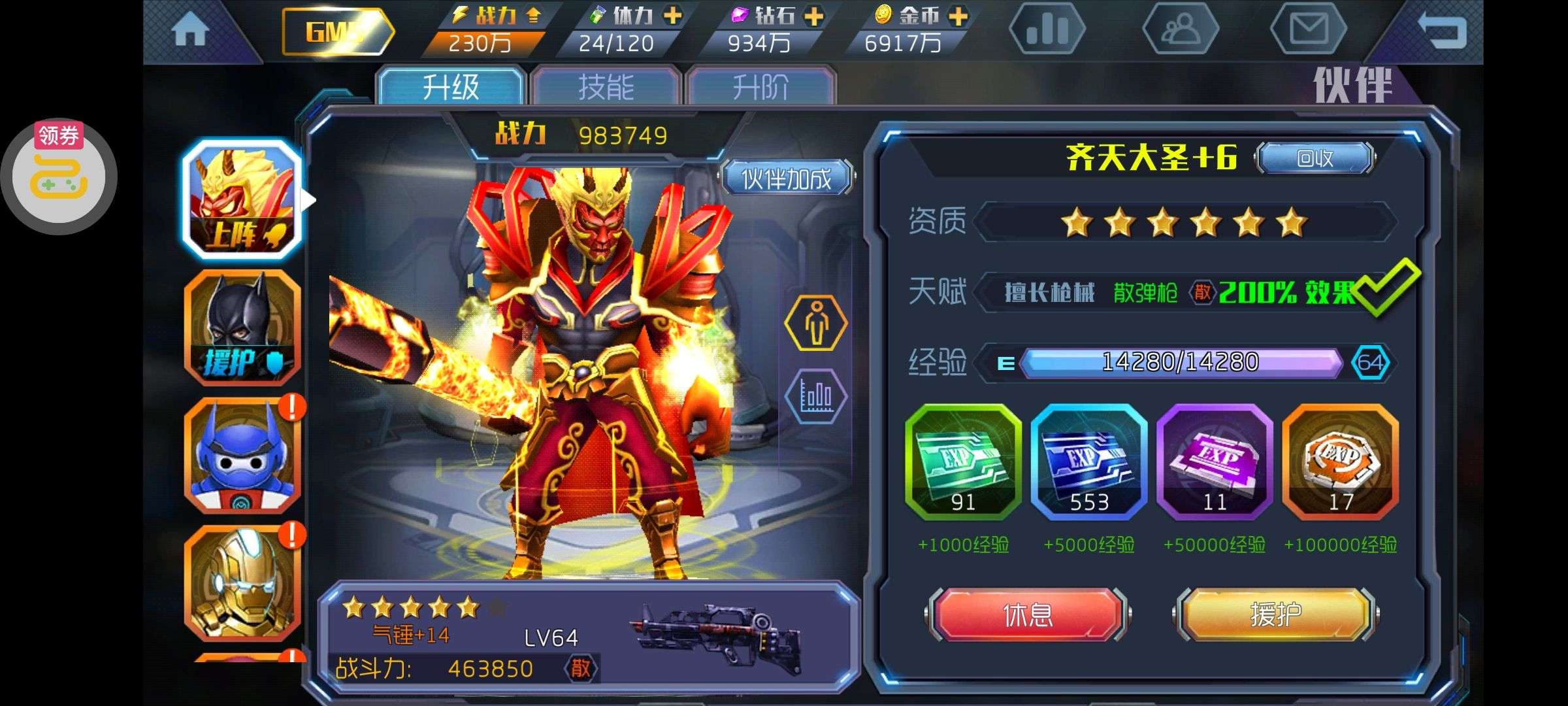Open the friends icon
The height and width of the screenshot is (706, 1568).
(x=1180, y=30)
